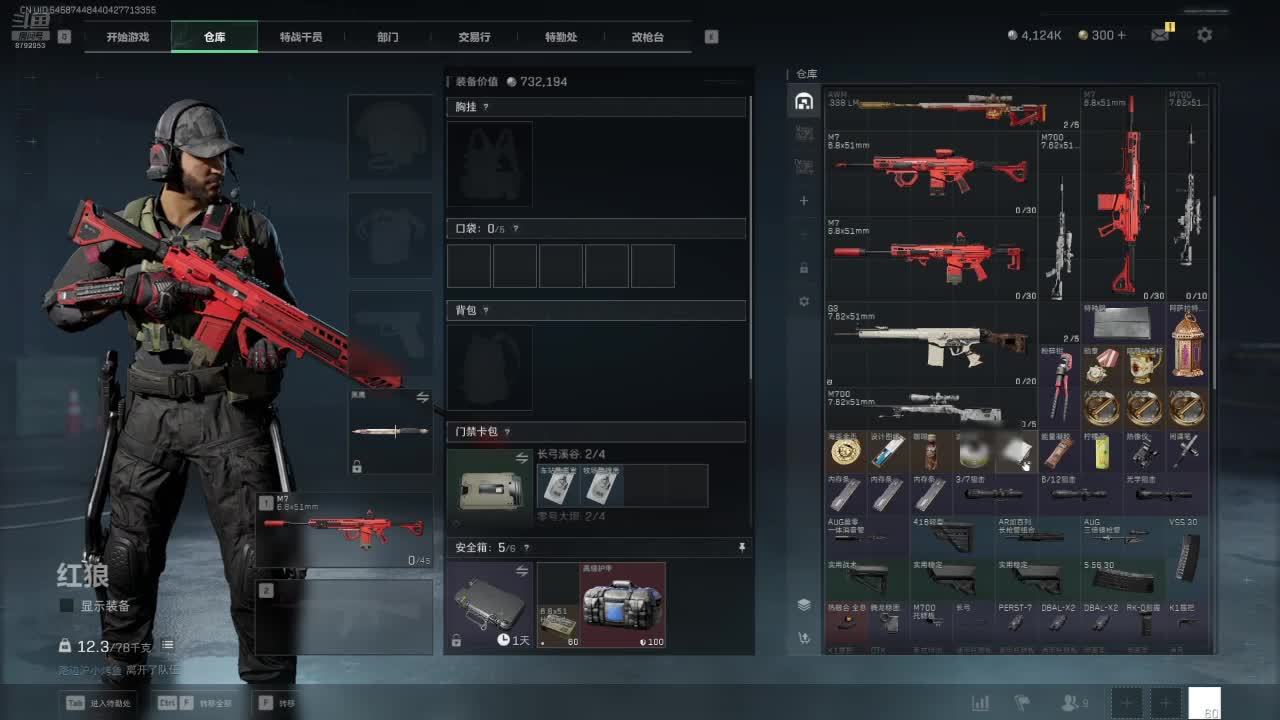Pick the golden lantern item in the stash

pos(1187,346)
